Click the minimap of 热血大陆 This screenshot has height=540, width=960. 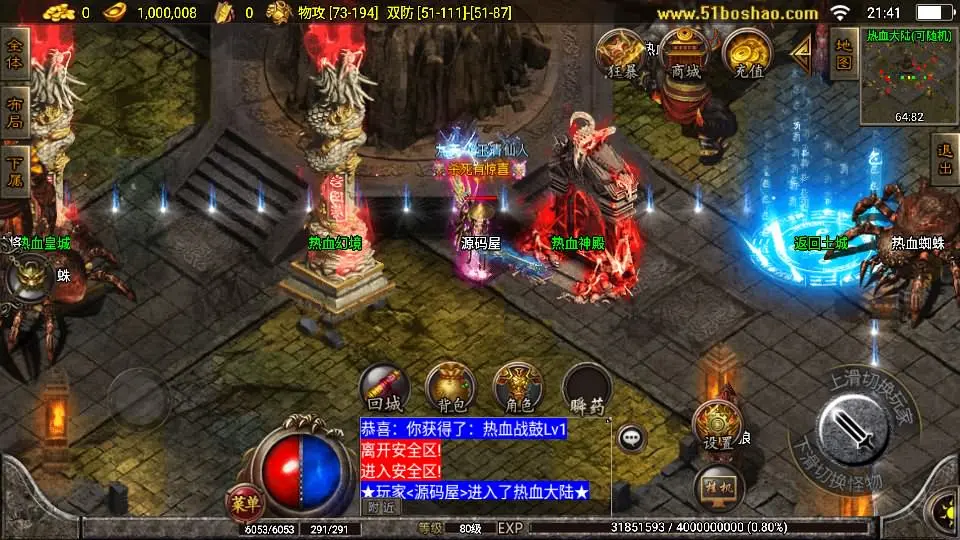tap(908, 77)
